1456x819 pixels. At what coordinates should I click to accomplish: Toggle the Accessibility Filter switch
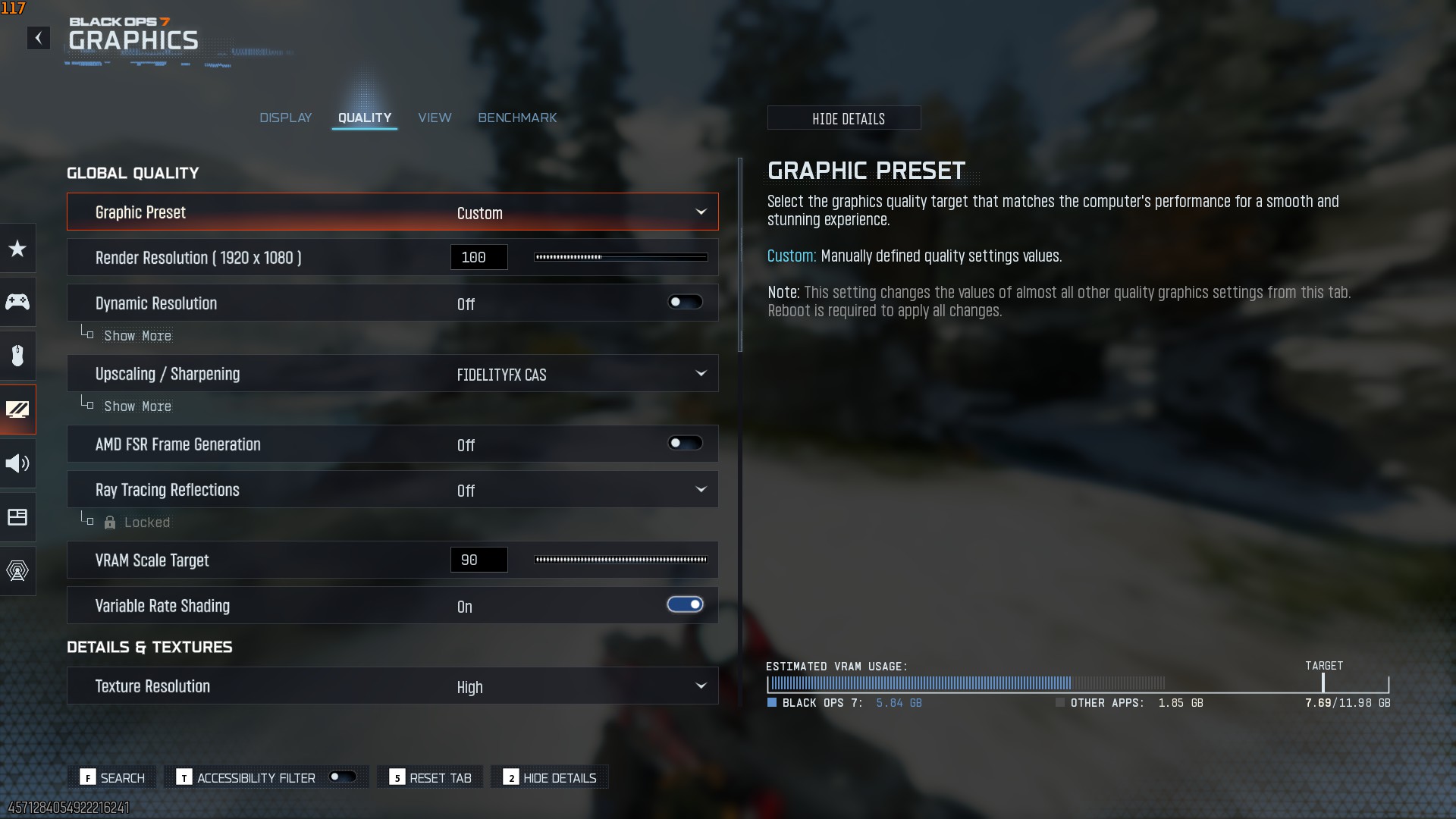[343, 777]
